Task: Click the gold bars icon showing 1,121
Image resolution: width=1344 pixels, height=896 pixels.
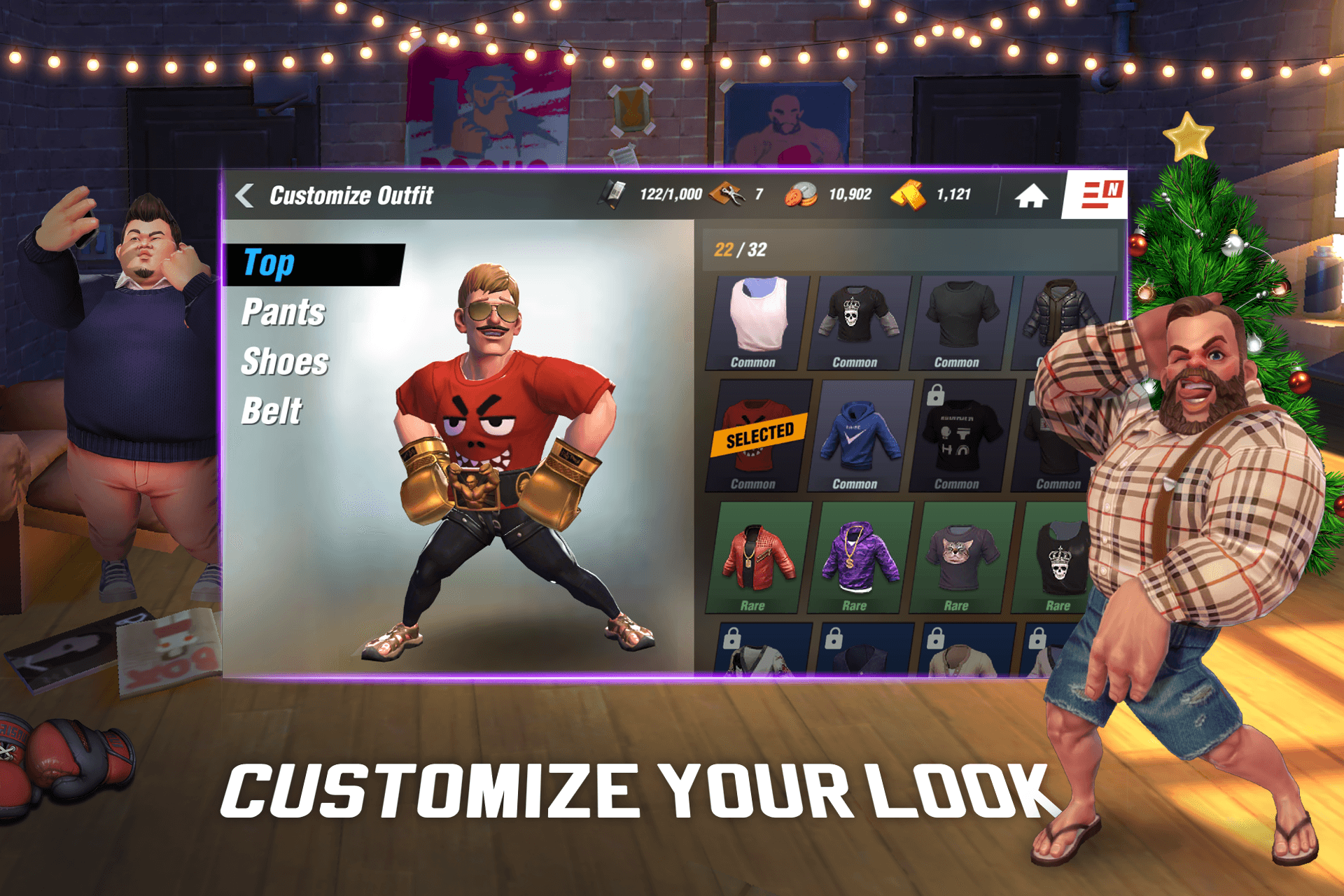Action: [909, 194]
